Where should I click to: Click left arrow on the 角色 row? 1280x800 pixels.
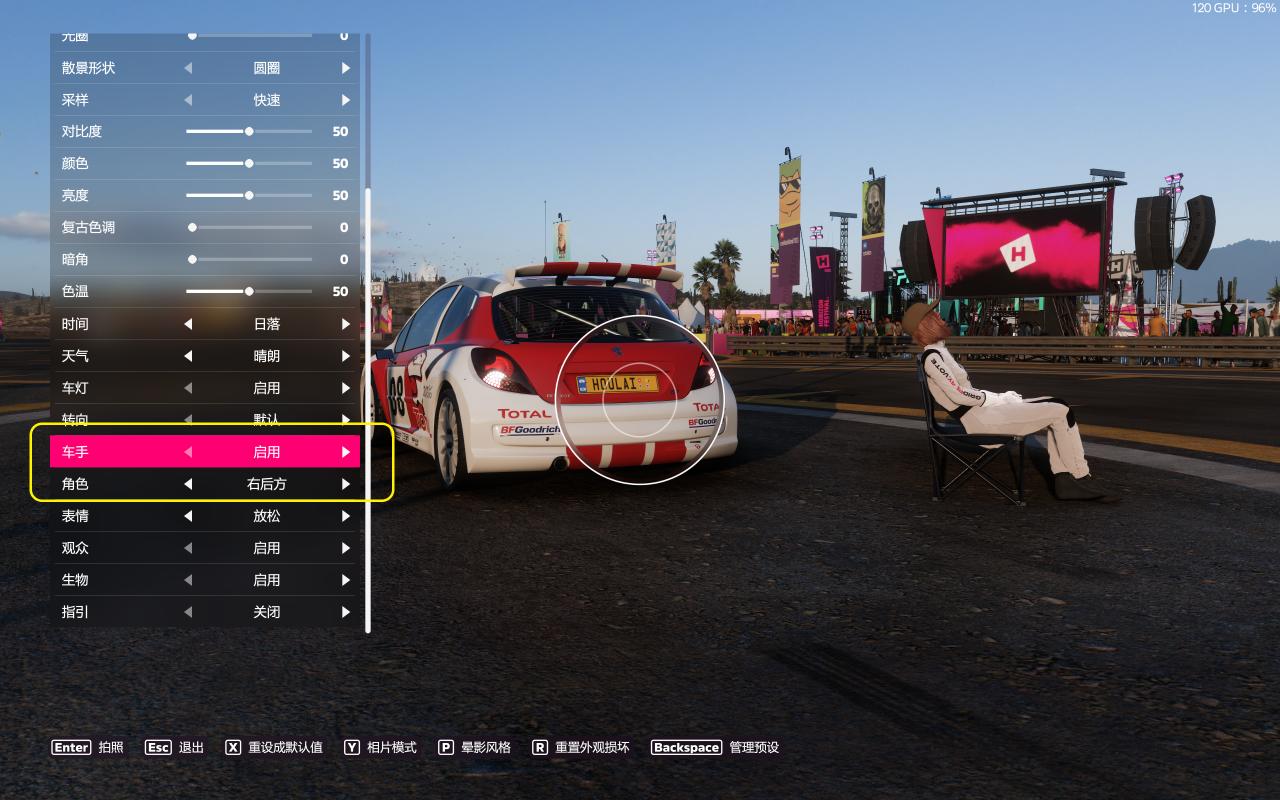(x=188, y=484)
